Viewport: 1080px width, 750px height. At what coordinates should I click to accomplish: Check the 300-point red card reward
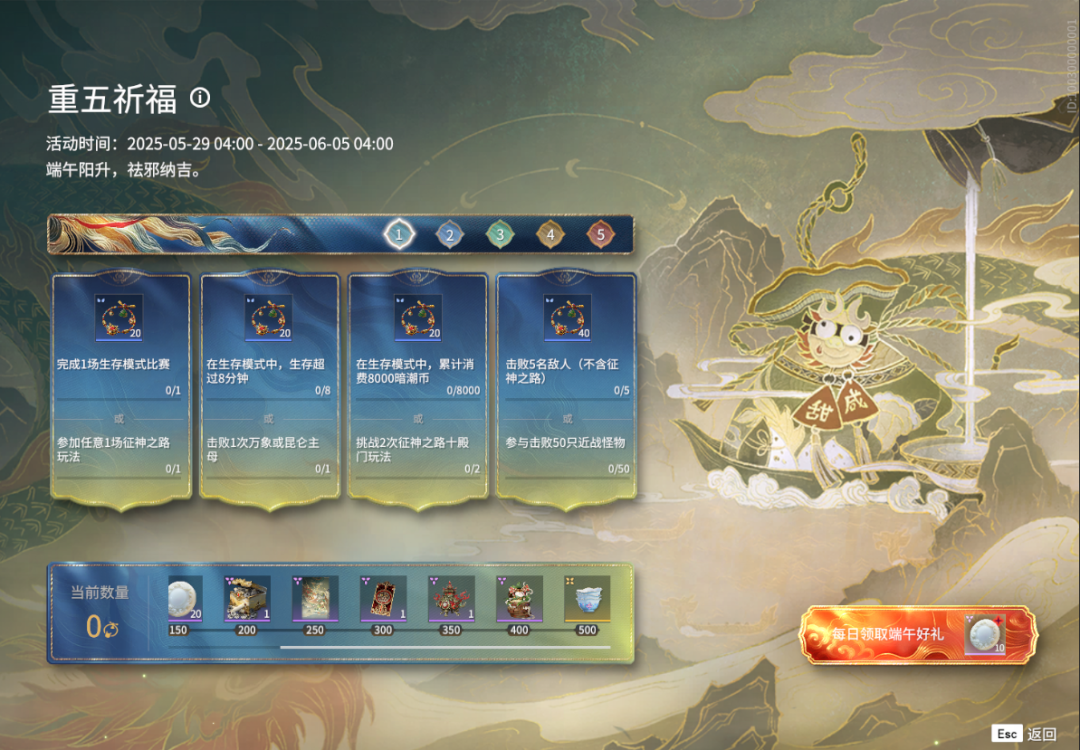click(x=383, y=598)
